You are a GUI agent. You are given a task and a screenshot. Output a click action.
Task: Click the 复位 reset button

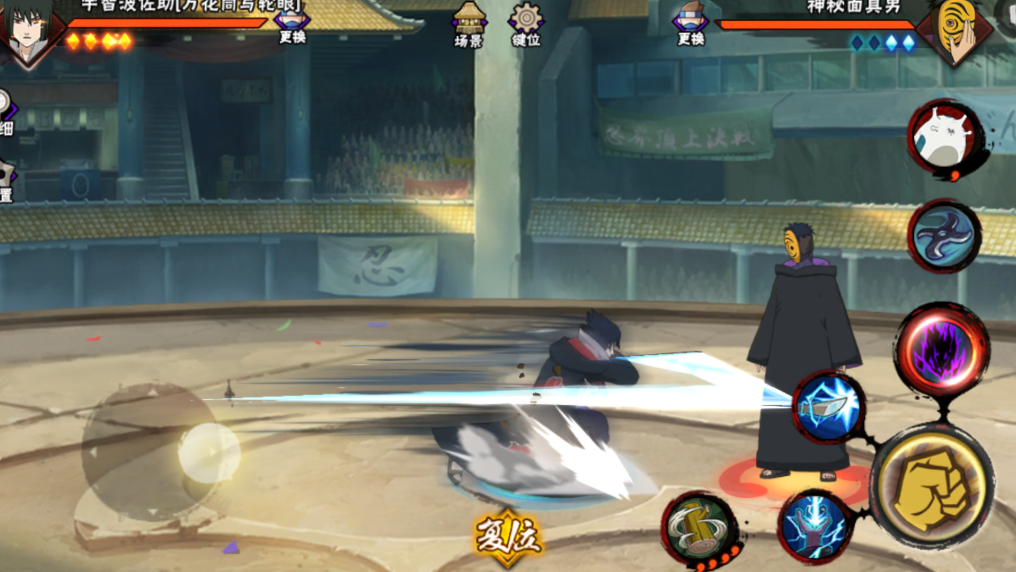point(508,537)
